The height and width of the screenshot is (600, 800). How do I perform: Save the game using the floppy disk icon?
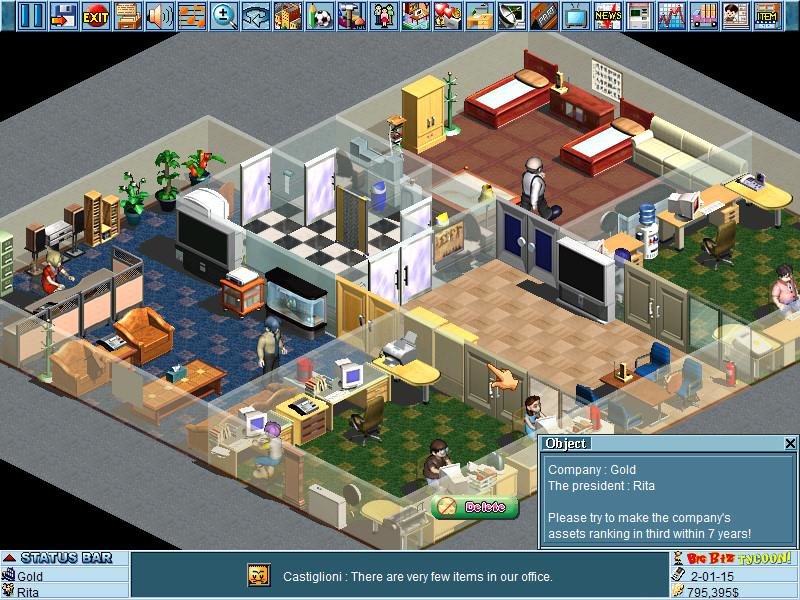point(64,15)
